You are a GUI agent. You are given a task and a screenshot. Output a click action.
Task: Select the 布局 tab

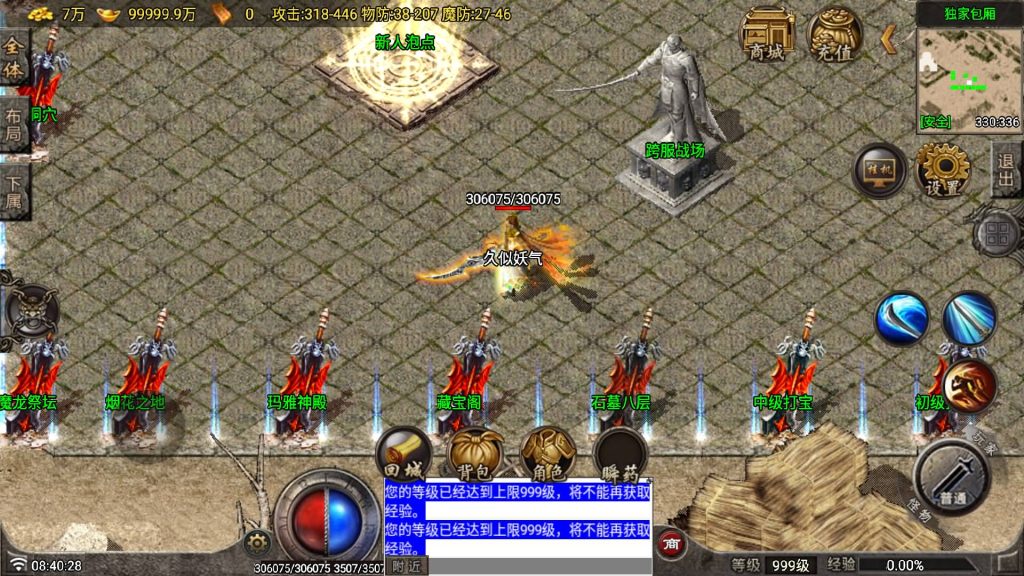(x=13, y=124)
